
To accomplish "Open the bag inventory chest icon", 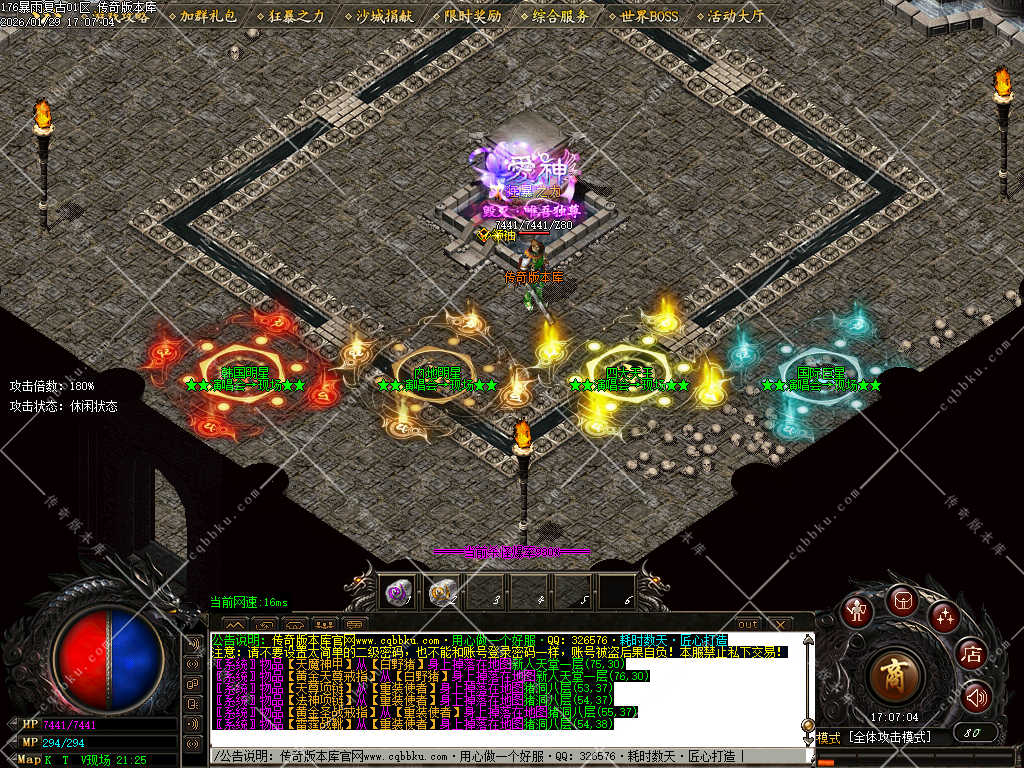I will click(901, 599).
